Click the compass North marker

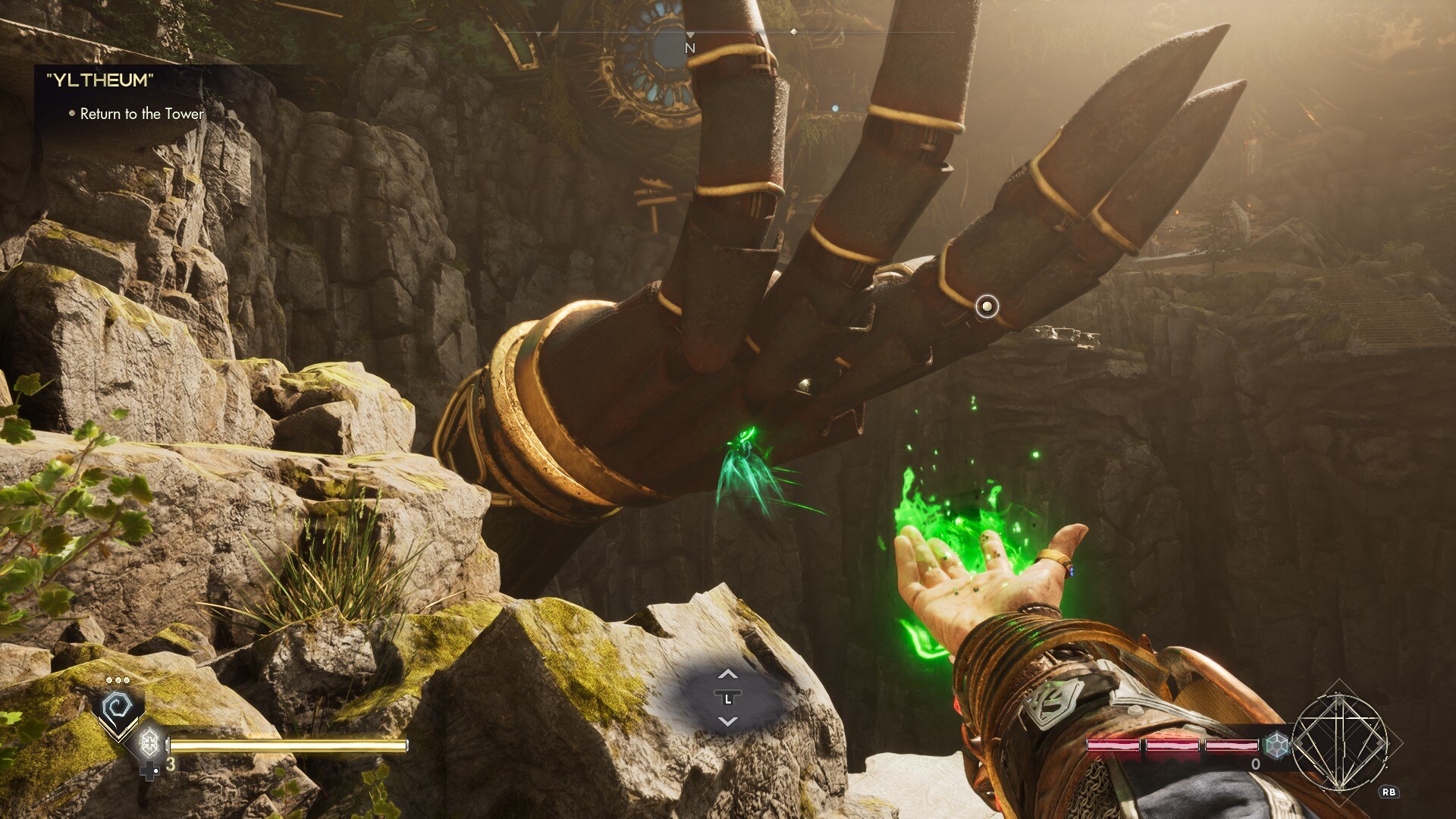point(689,47)
